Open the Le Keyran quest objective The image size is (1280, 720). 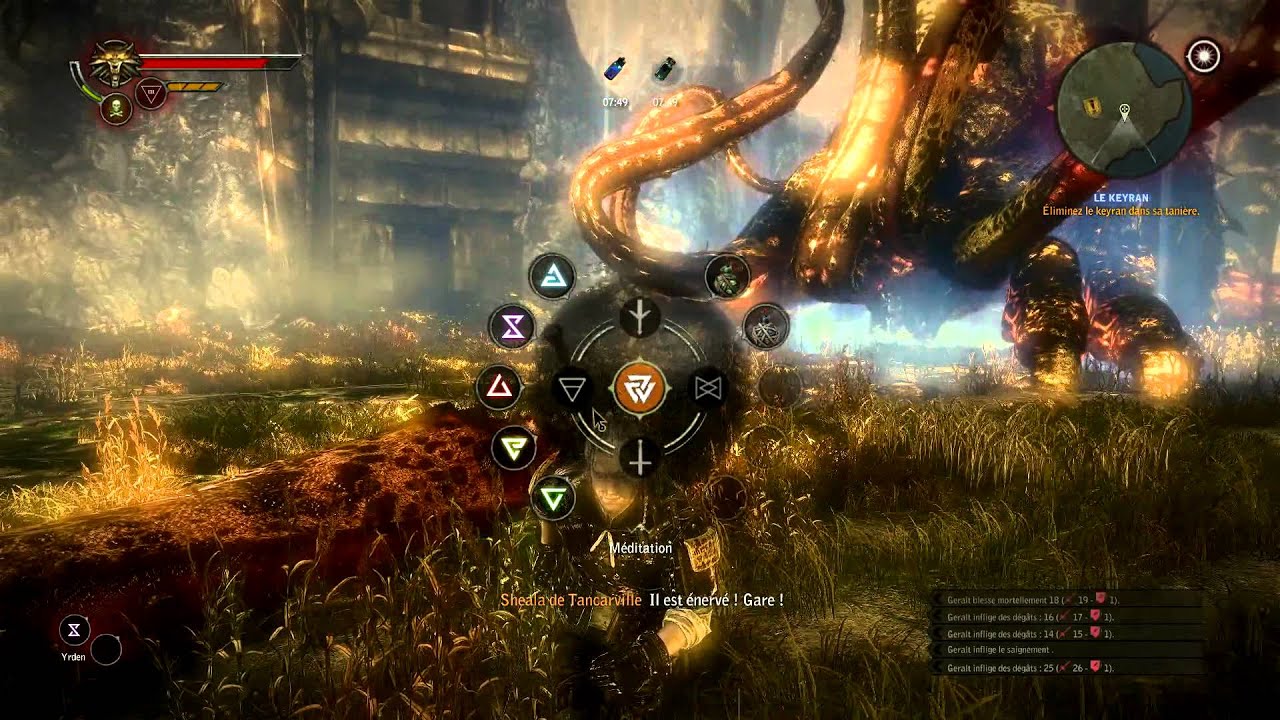click(1120, 205)
